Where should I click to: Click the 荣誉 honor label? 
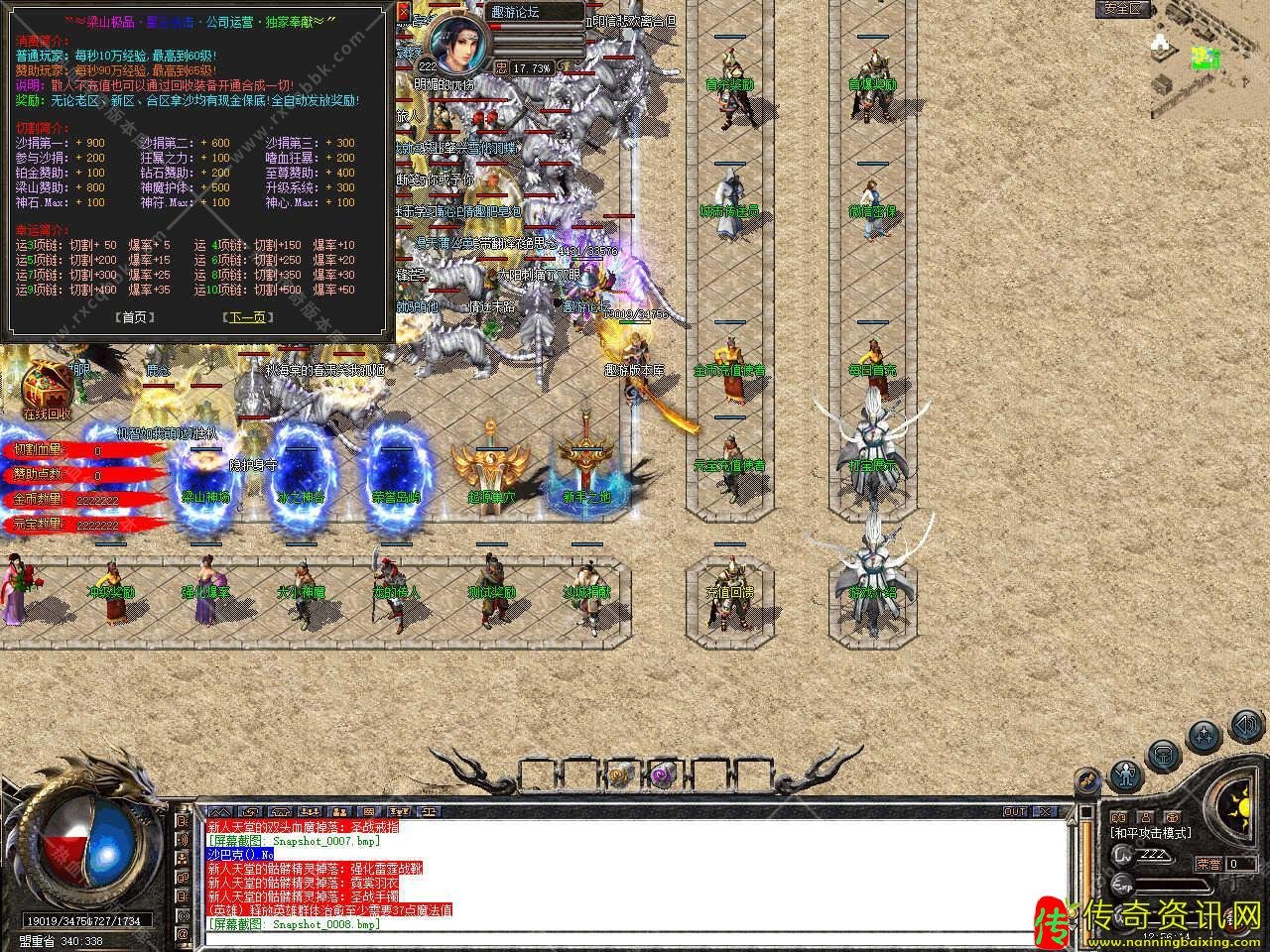1208,864
